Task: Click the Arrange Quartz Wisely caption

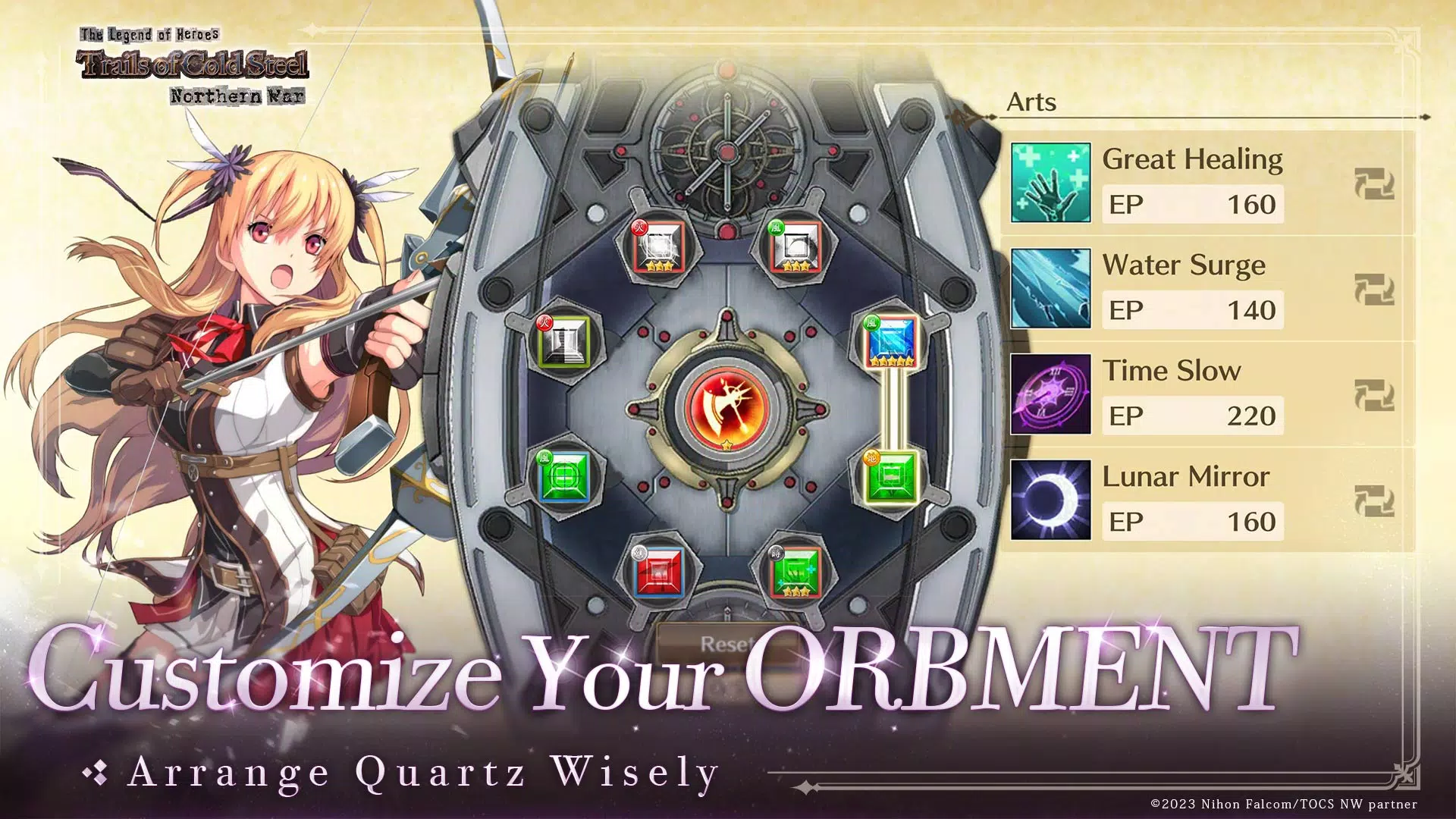Action: tap(421, 772)
